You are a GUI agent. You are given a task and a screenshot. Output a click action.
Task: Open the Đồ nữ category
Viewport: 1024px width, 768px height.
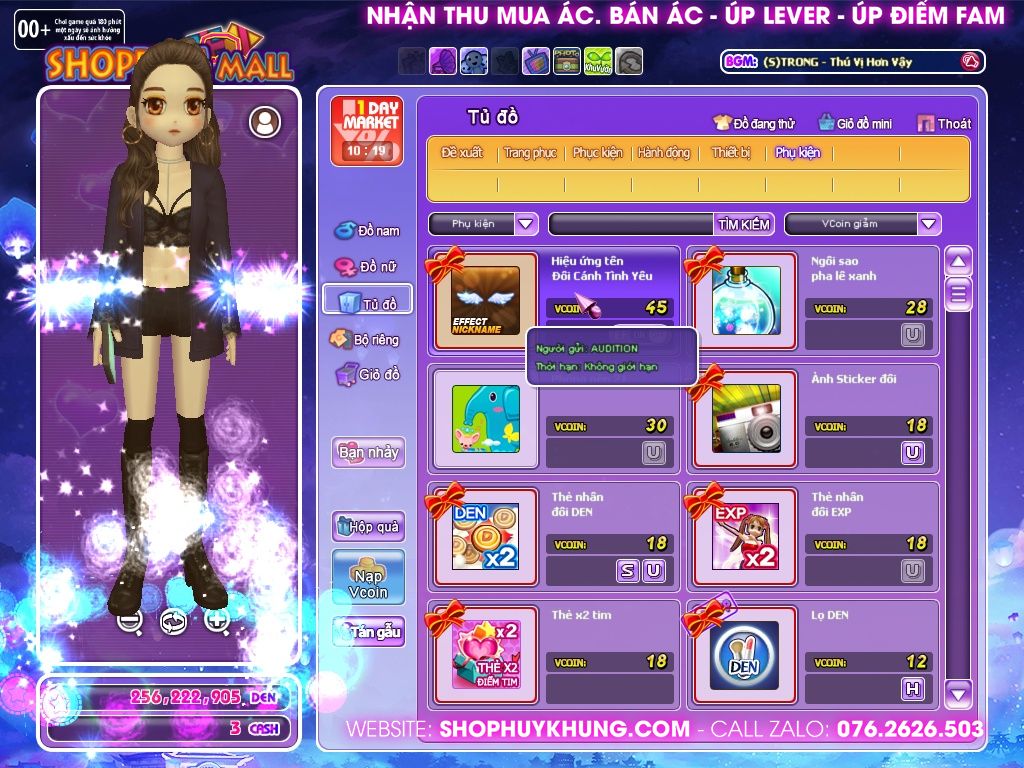pos(367,267)
